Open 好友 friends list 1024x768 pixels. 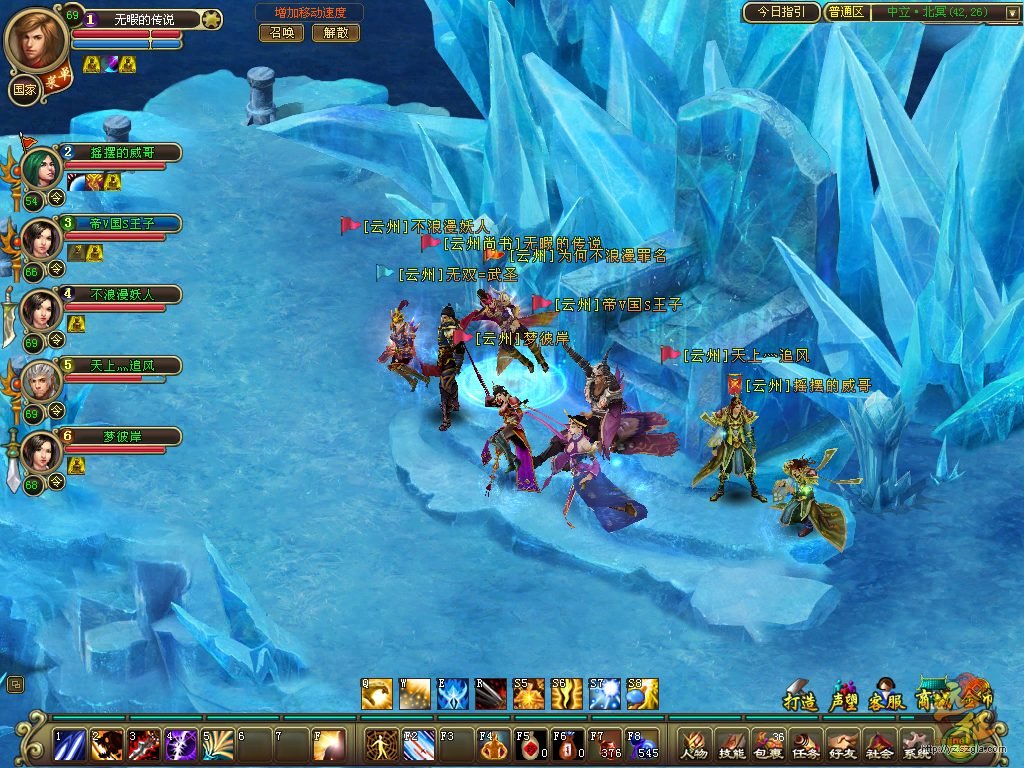click(842, 745)
